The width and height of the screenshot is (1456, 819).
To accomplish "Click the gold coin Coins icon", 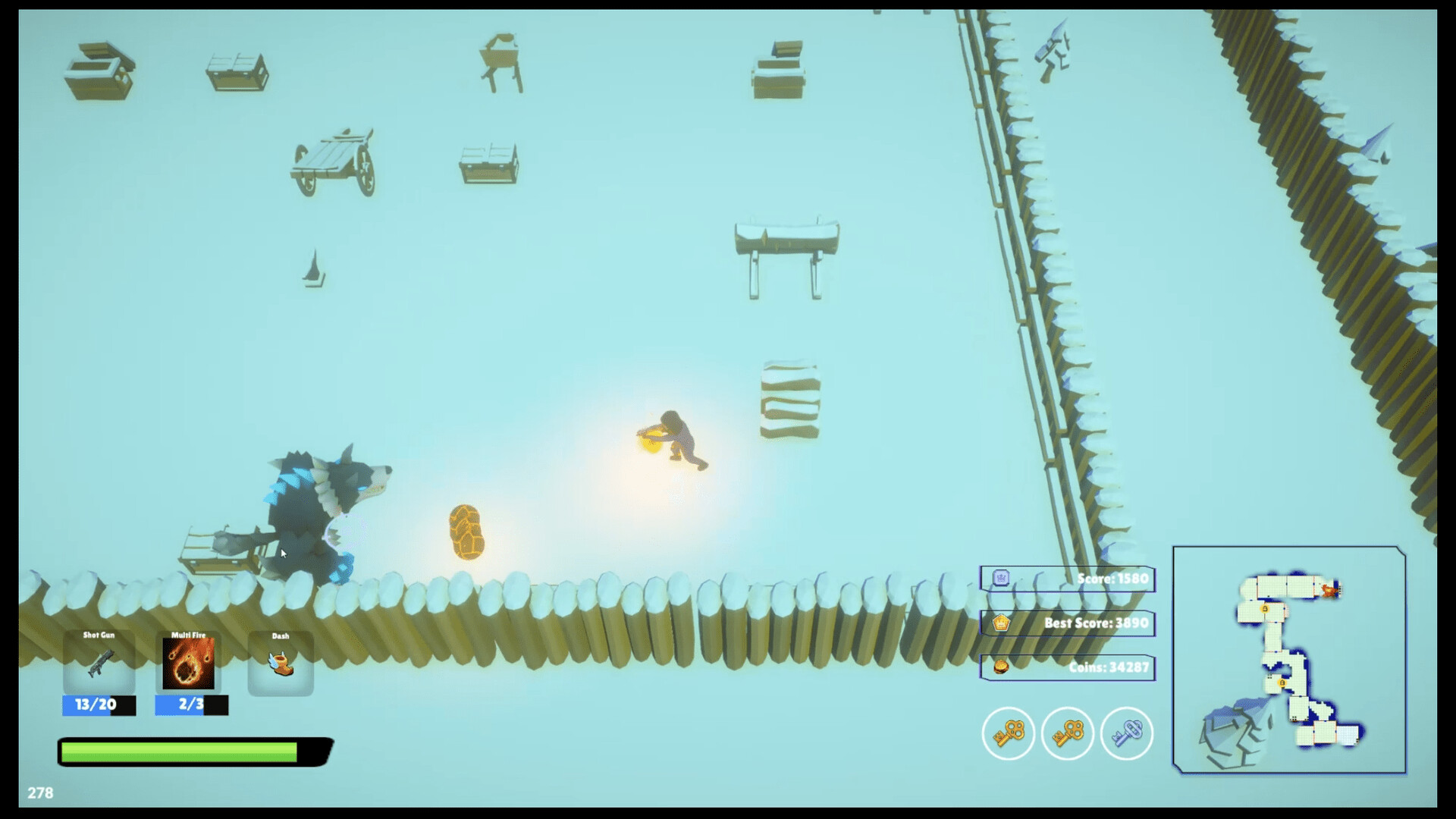I will (1002, 667).
